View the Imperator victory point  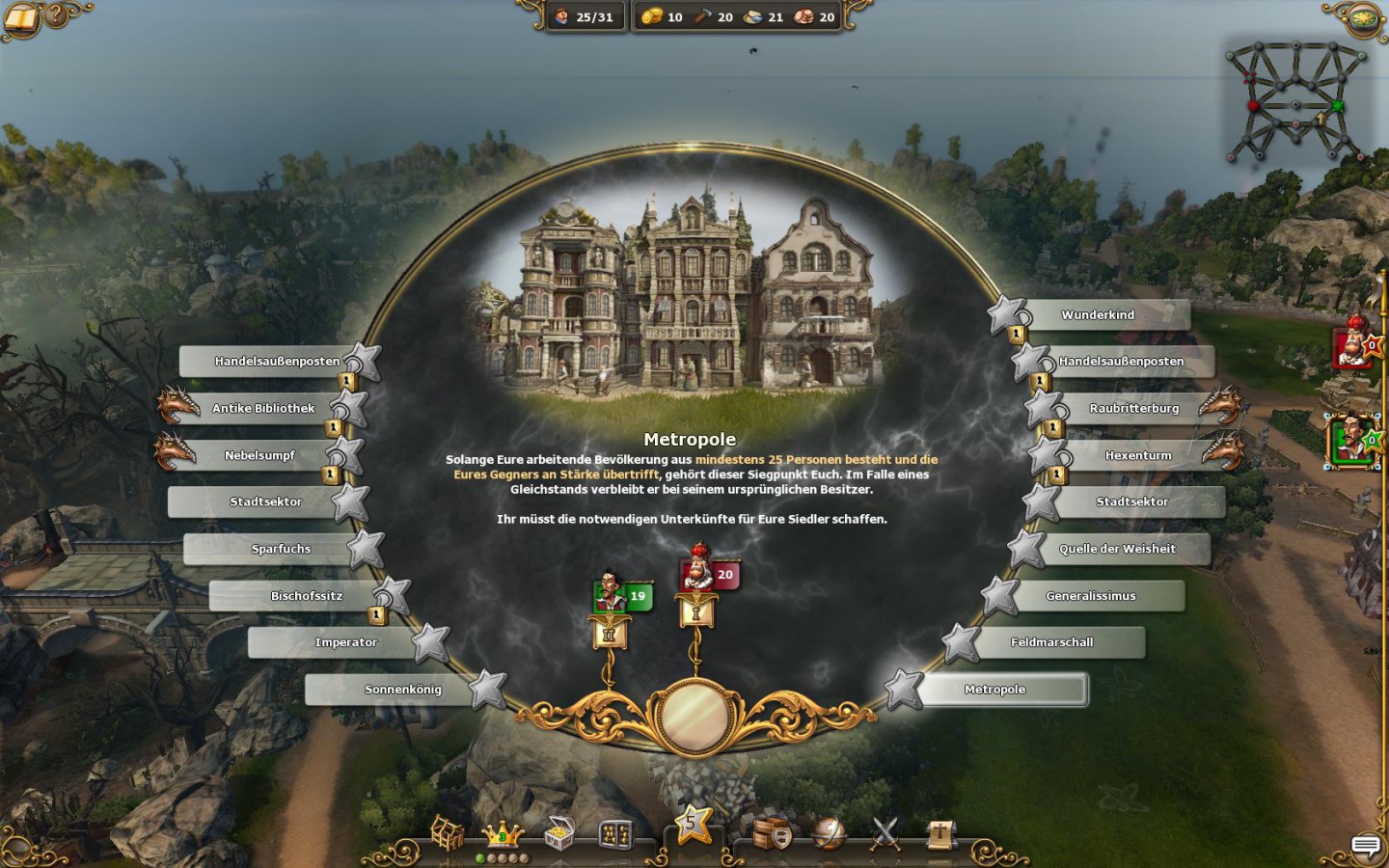coord(345,642)
